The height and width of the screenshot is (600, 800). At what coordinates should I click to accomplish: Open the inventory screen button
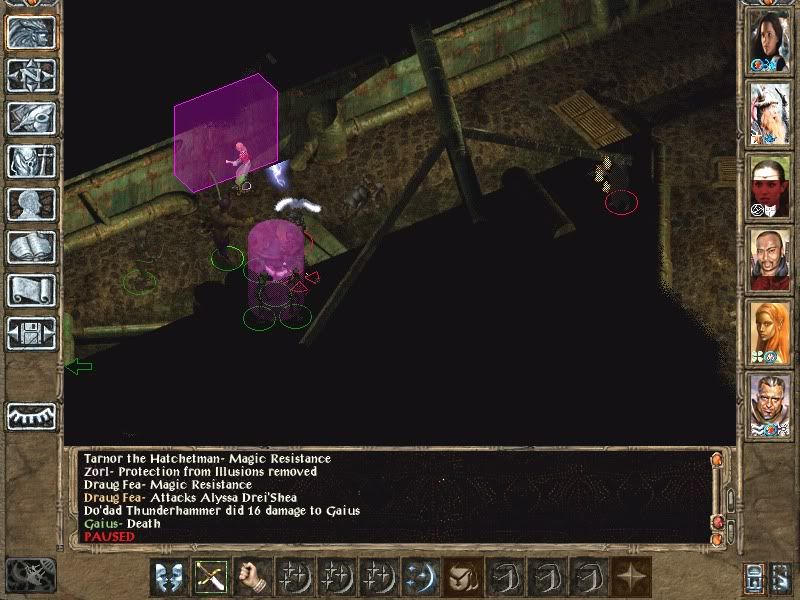tap(31, 161)
